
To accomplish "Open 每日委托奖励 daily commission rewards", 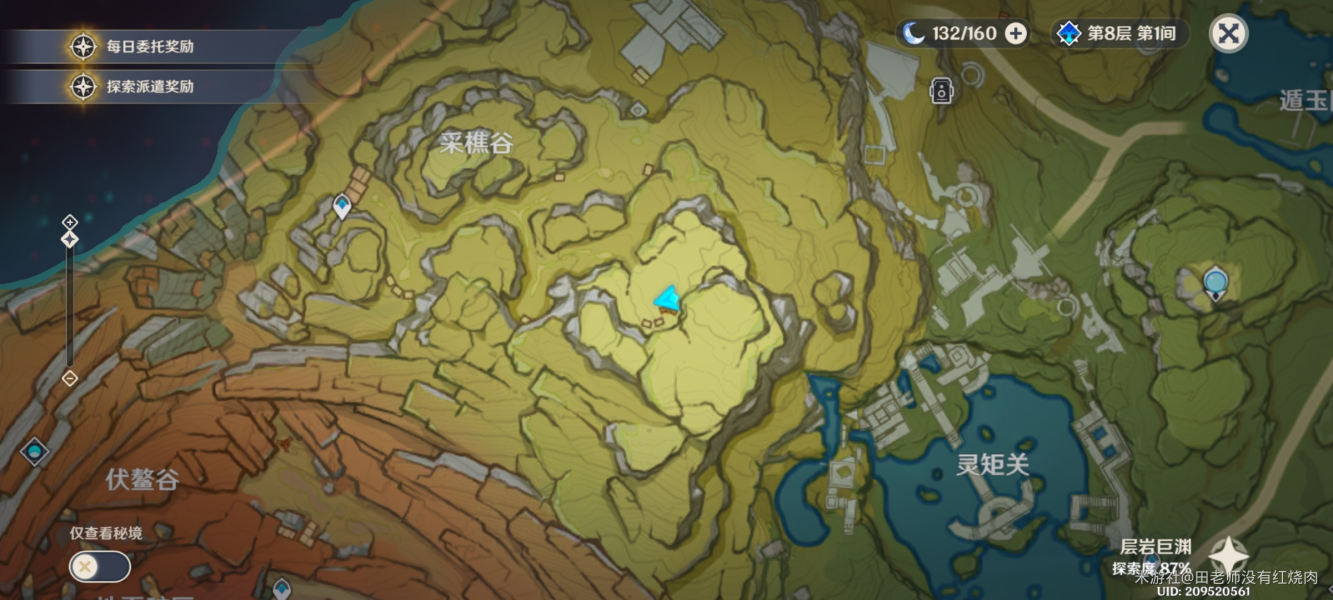I will pyautogui.click(x=150, y=47).
